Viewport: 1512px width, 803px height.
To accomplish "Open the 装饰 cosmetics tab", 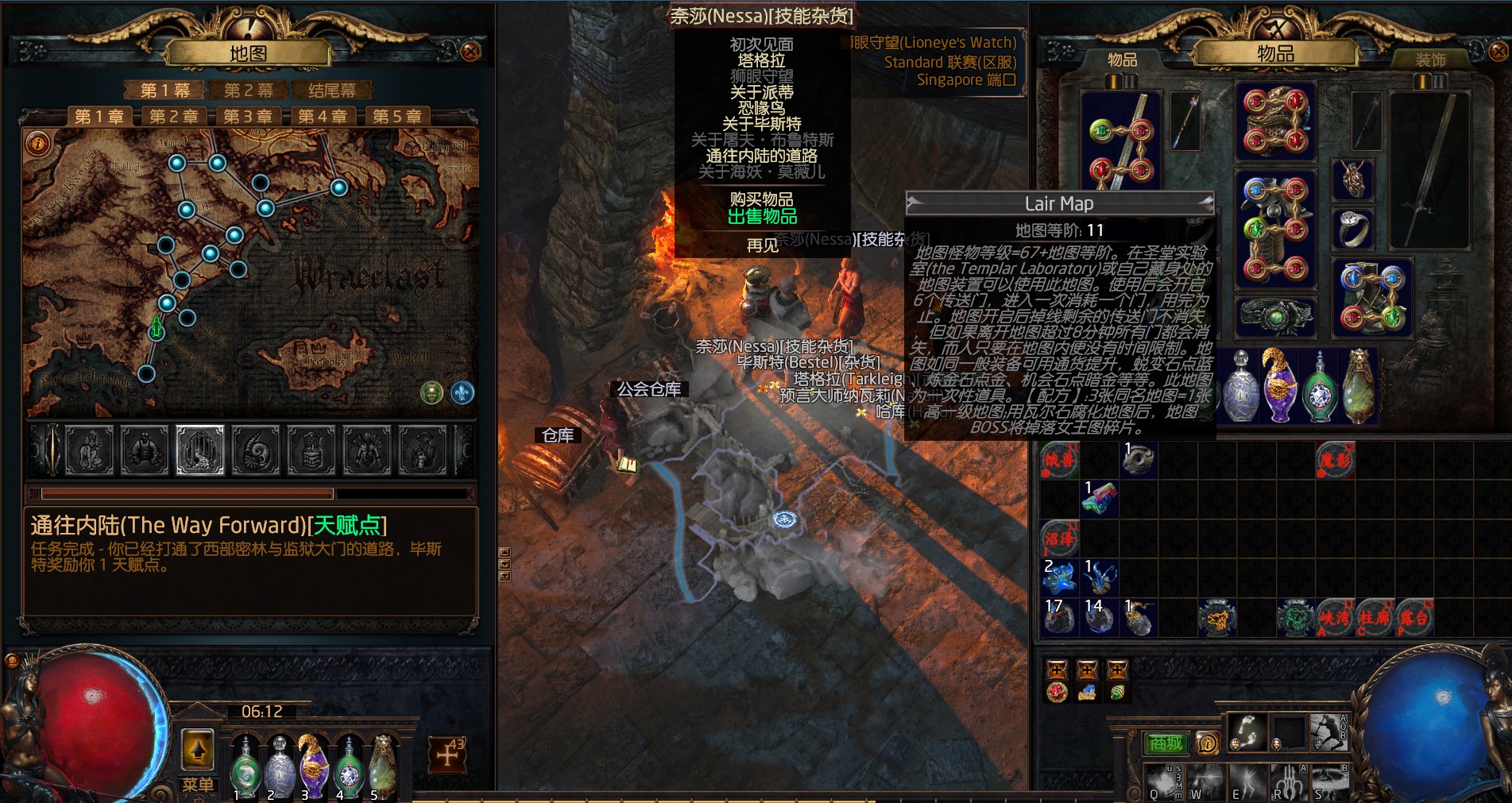I will (x=1430, y=60).
